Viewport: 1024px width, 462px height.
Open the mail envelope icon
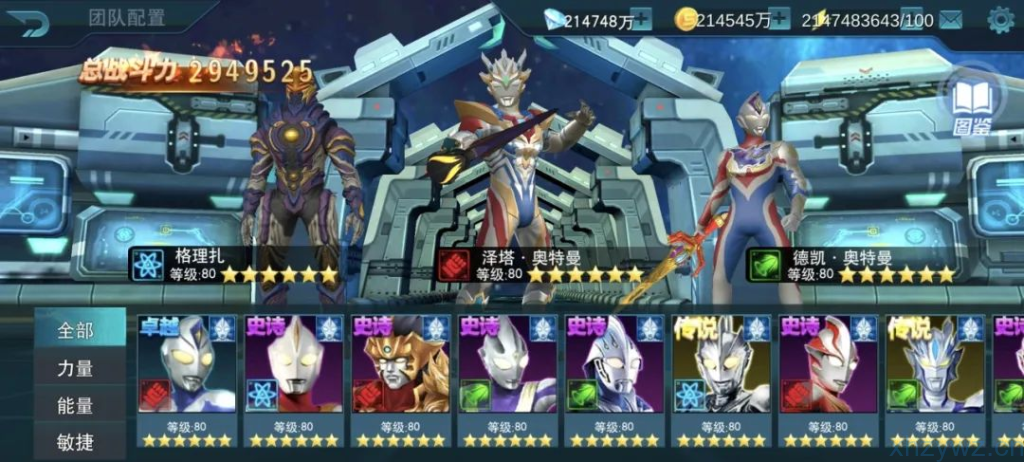point(950,20)
